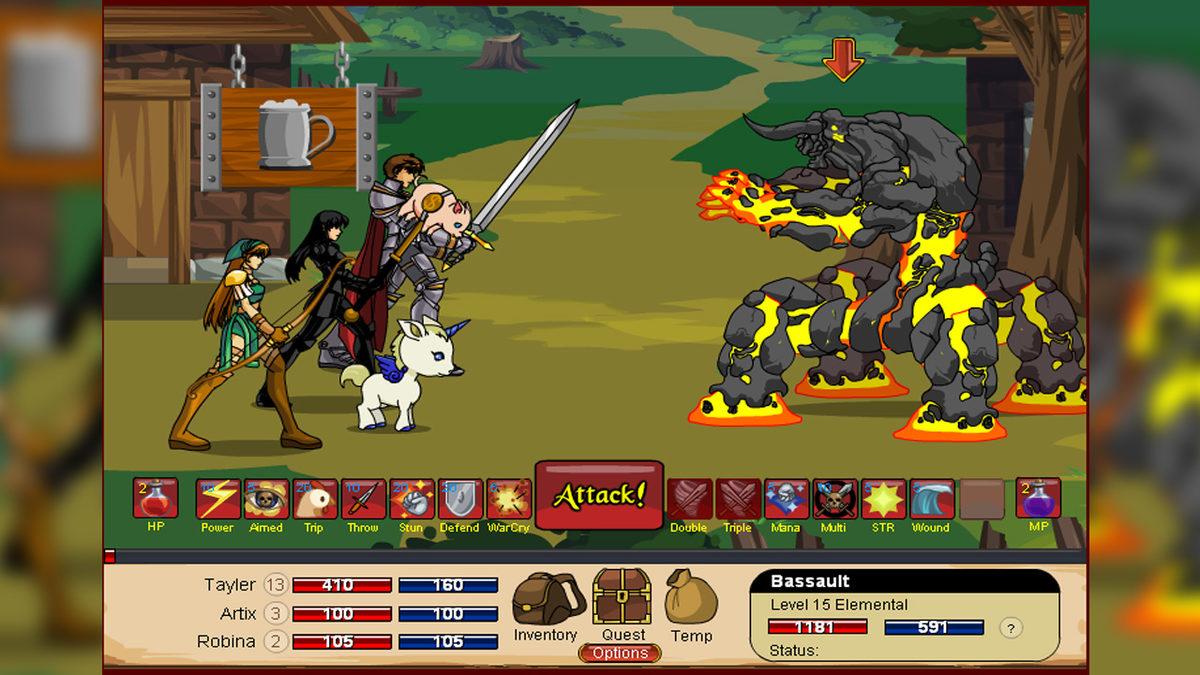Activate the Power lightning skill
Viewport: 1200px width, 675px height.
tap(217, 499)
